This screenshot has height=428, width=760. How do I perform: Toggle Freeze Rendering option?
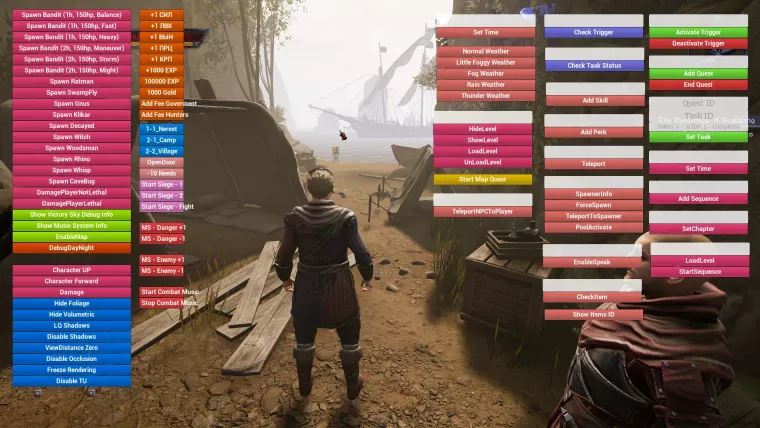[71, 369]
